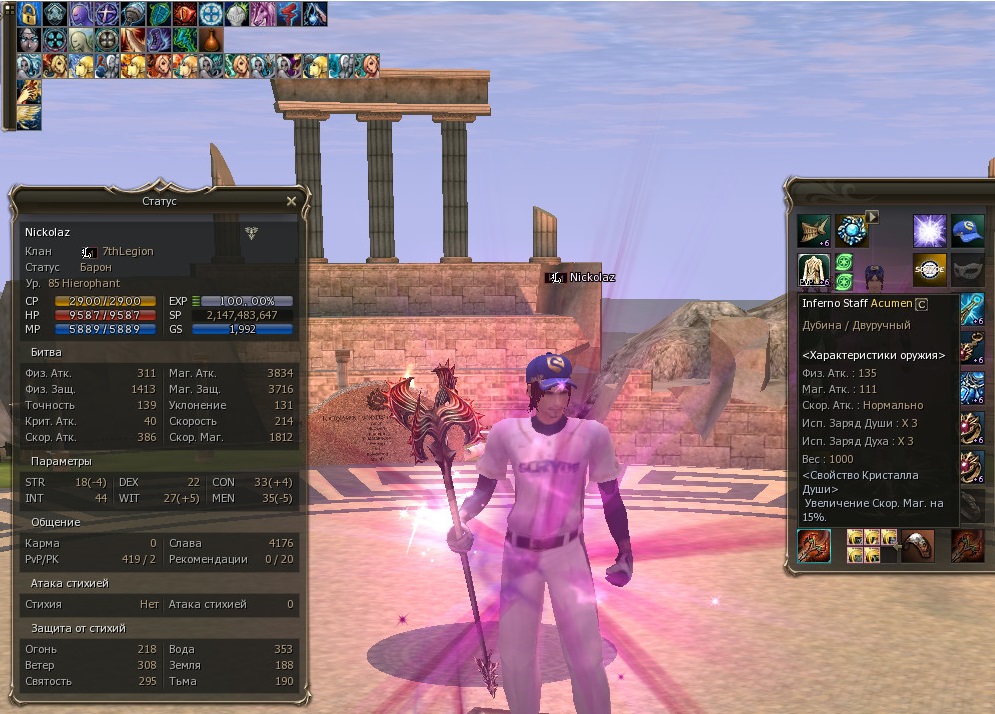Select the blue gem brooch slot
Image resolution: width=995 pixels, height=714 pixels.
851,231
